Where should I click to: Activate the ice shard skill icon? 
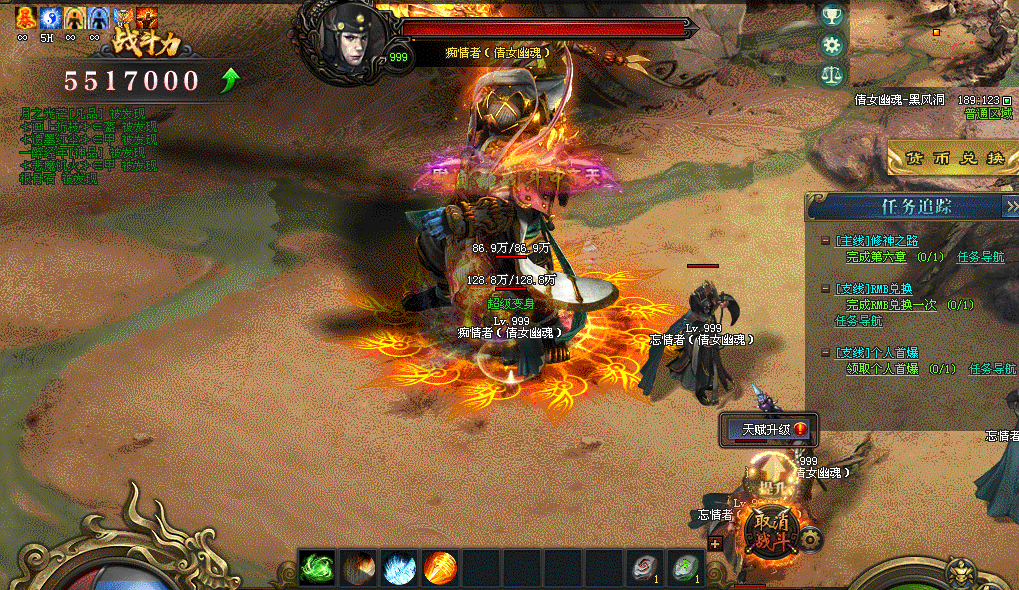[400, 568]
